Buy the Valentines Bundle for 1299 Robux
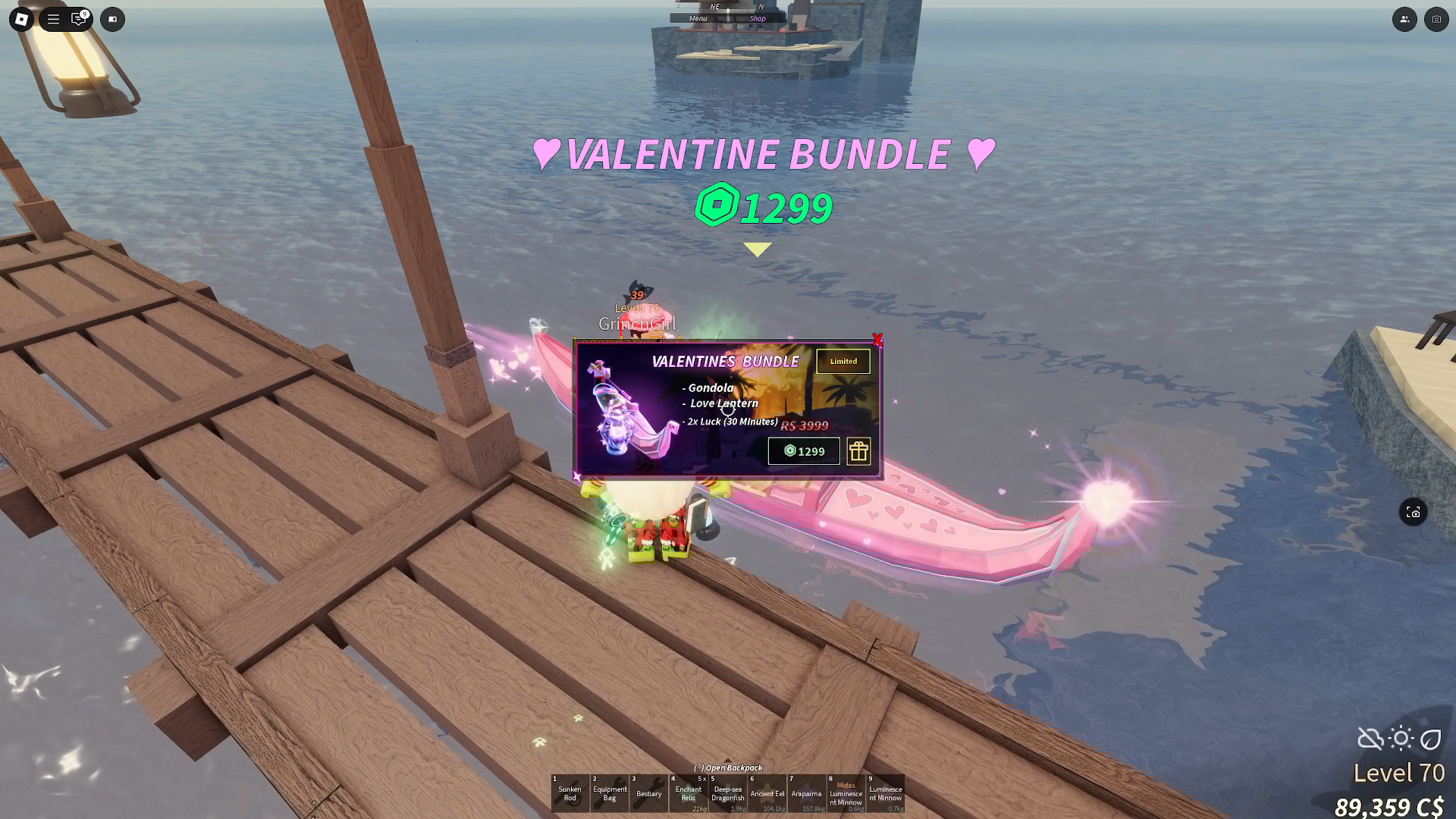Screen dimensions: 1456x819 coord(803,451)
